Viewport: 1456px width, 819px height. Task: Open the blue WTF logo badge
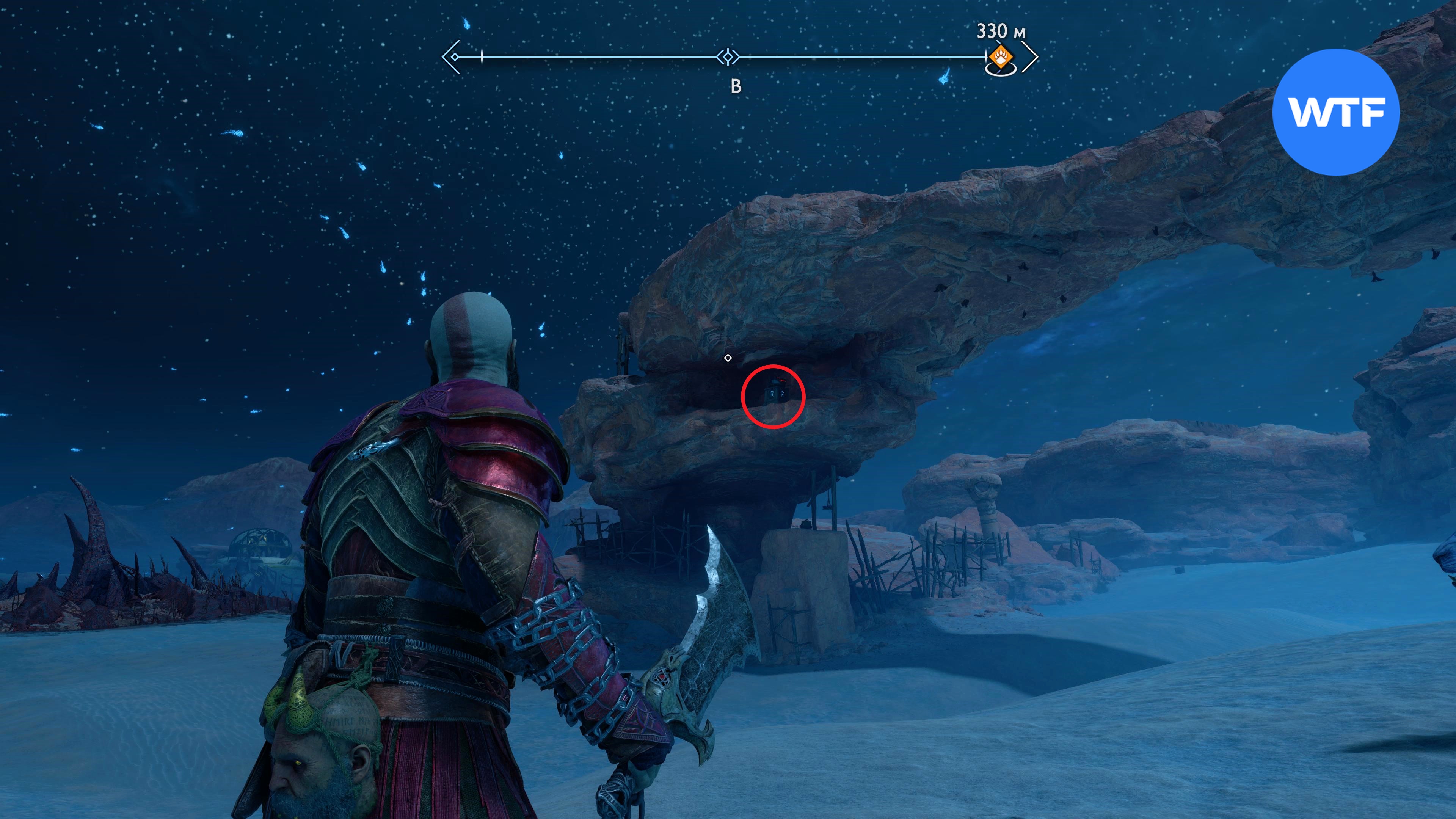tap(1335, 112)
